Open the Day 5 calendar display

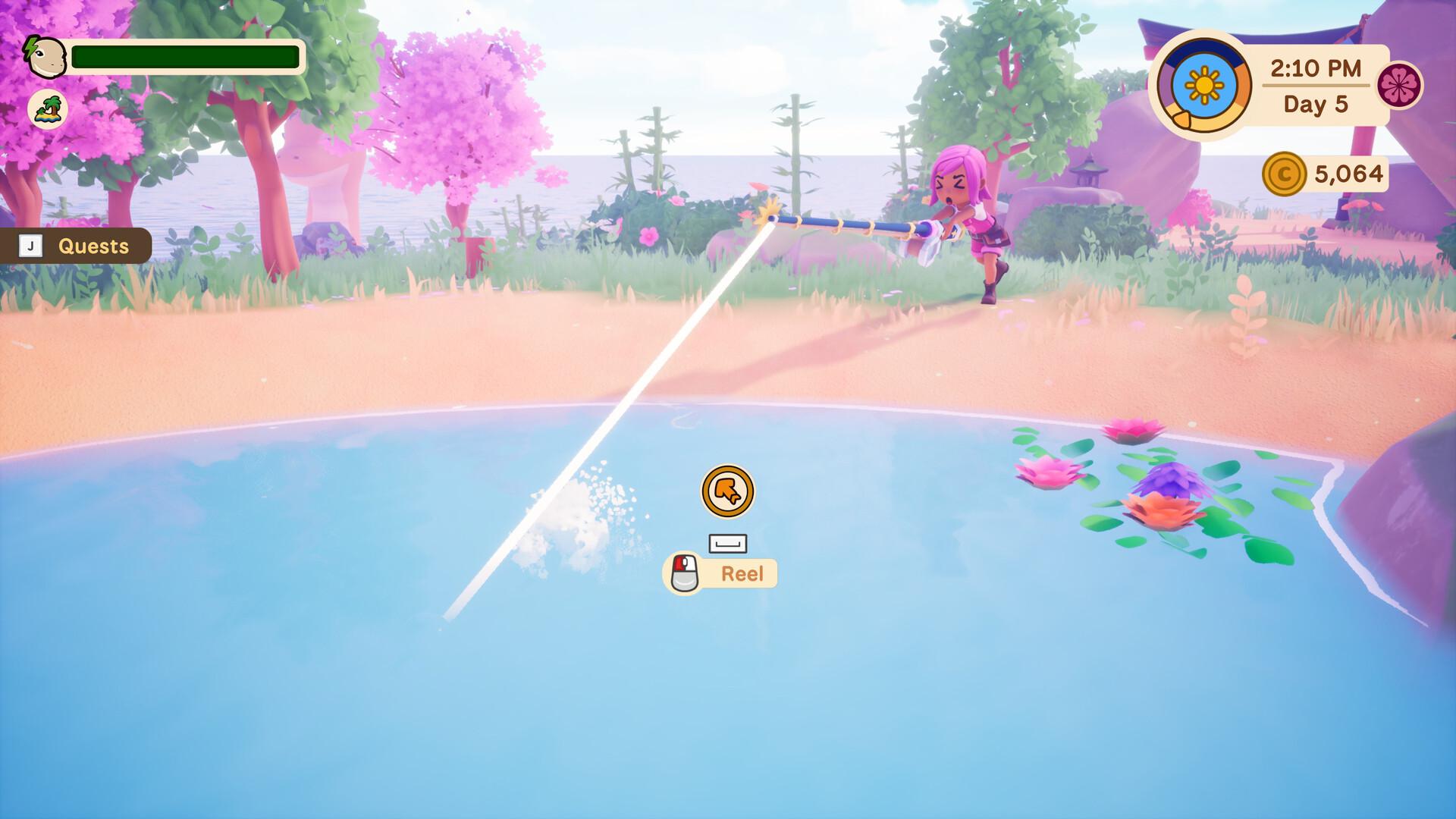click(x=1317, y=103)
